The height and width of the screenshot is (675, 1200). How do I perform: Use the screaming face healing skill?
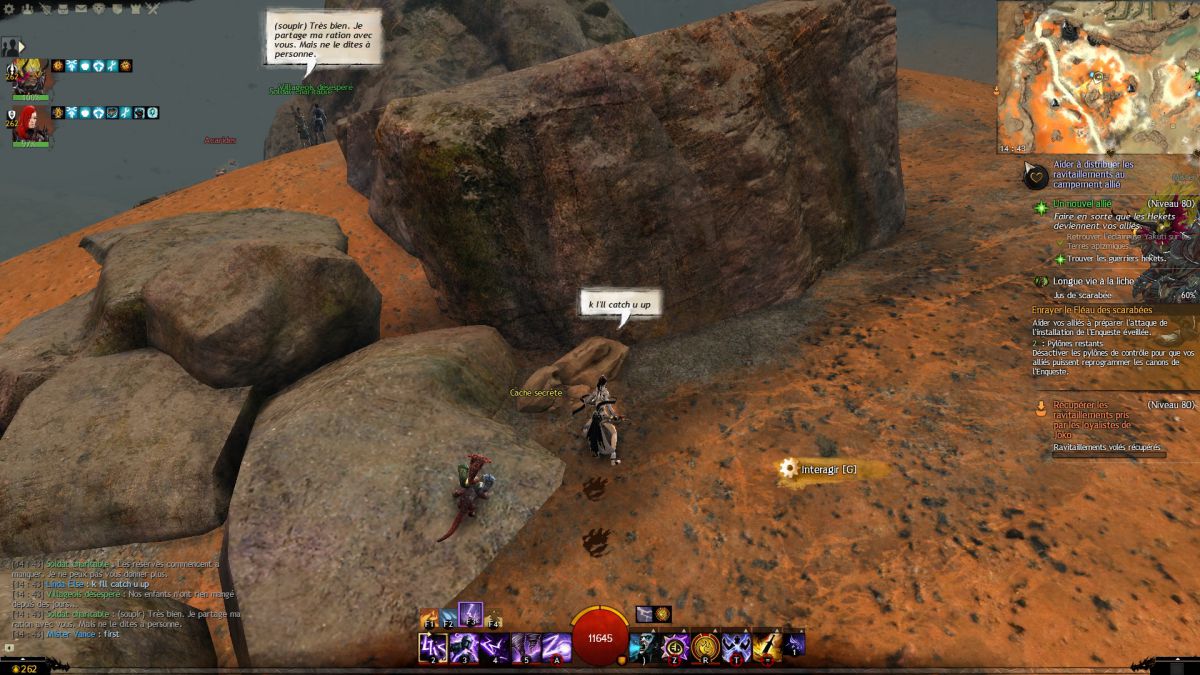coord(644,647)
